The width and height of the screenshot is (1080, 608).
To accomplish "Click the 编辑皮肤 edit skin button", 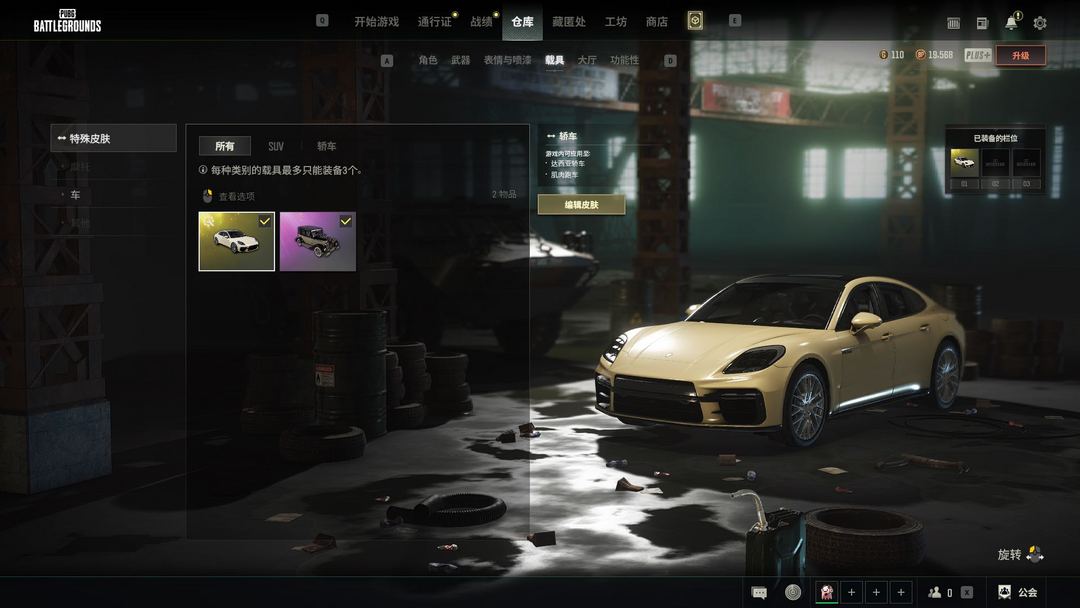I will coord(581,205).
